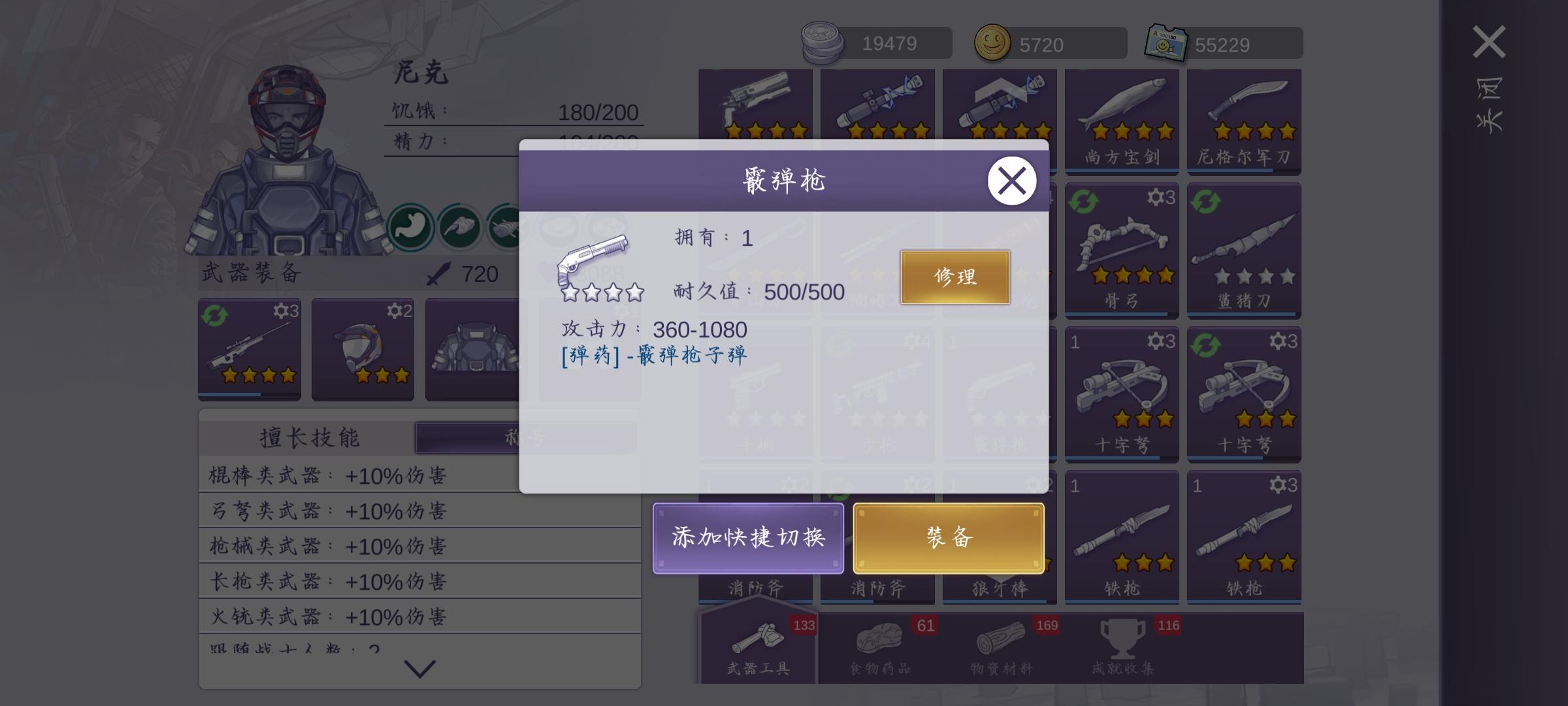
Task: Click the equipped helmet slot
Action: coord(363,350)
